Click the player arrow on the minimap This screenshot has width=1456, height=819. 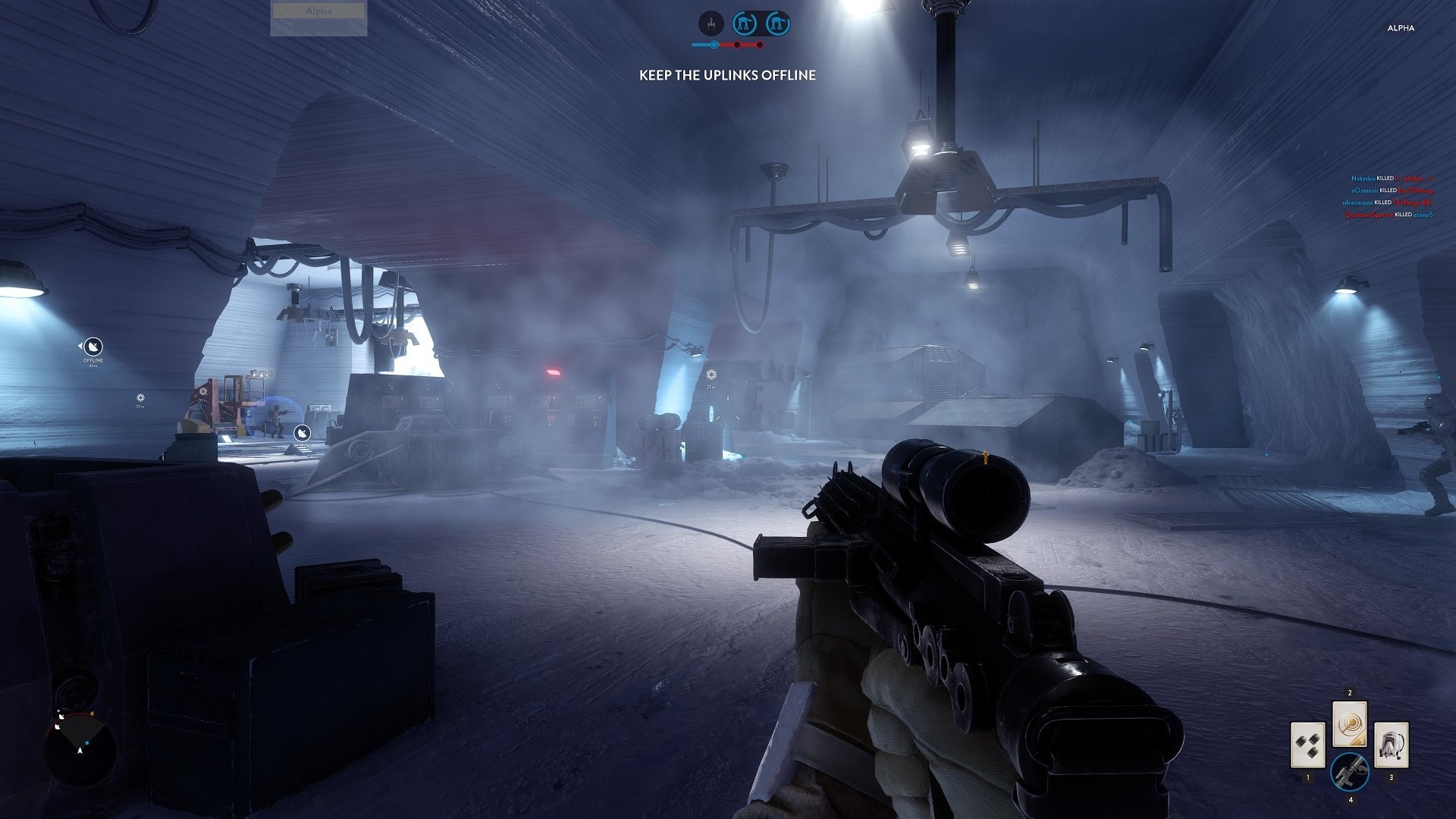(80, 751)
